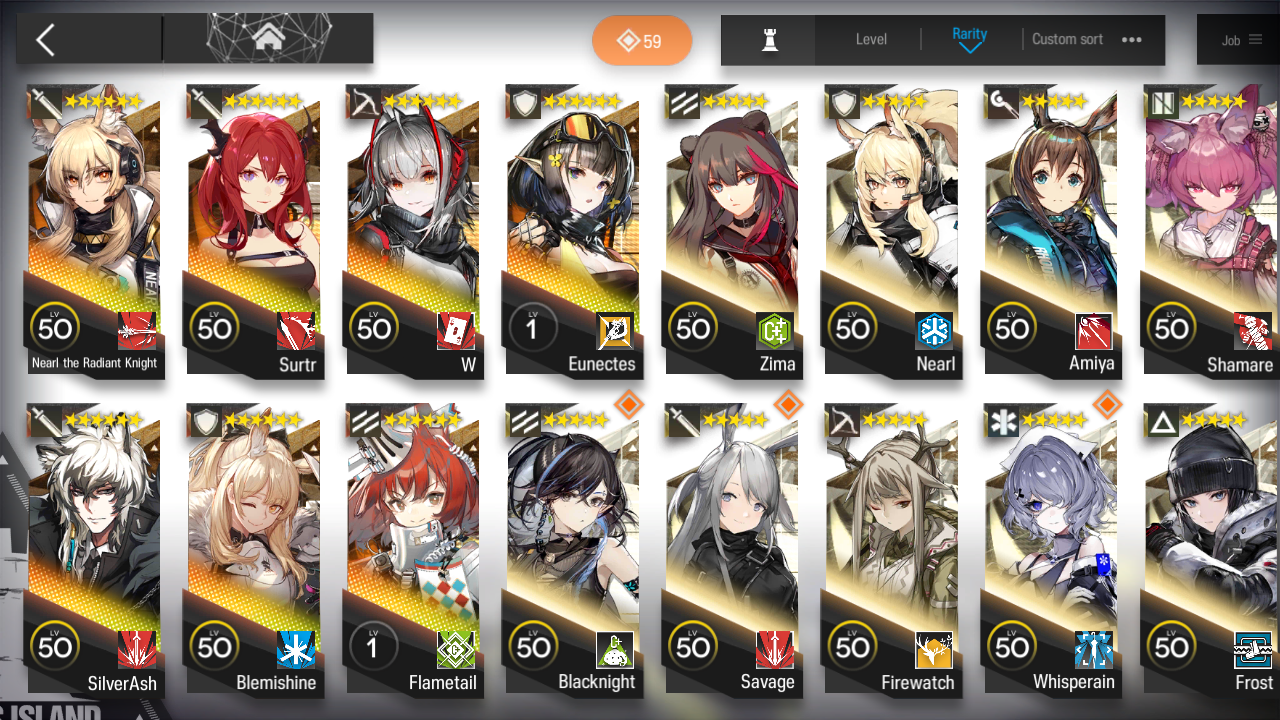Viewport: 1280px width, 720px height.
Task: Select the SilverAsh operator card
Action: pos(94,550)
